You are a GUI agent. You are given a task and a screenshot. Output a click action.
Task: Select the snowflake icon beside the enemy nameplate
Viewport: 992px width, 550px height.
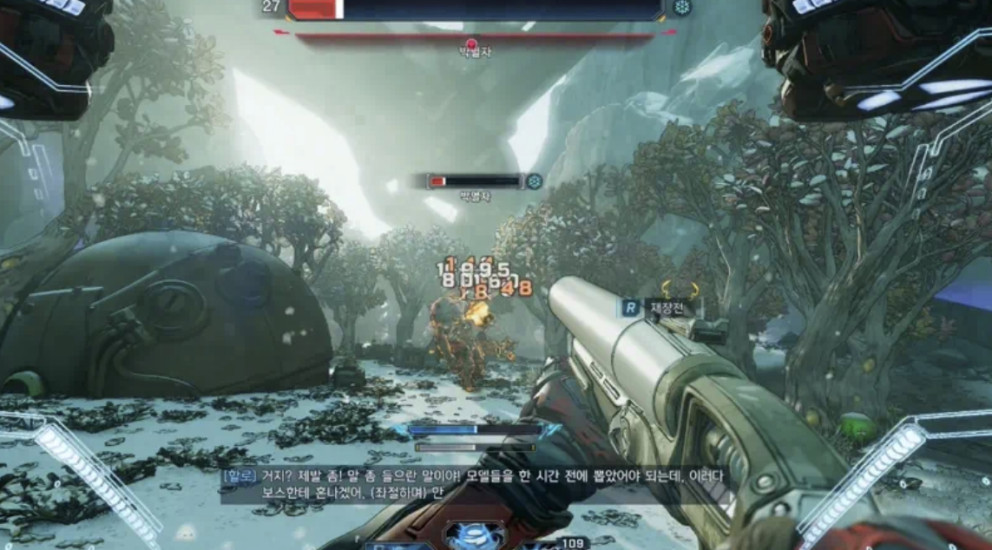(x=535, y=181)
